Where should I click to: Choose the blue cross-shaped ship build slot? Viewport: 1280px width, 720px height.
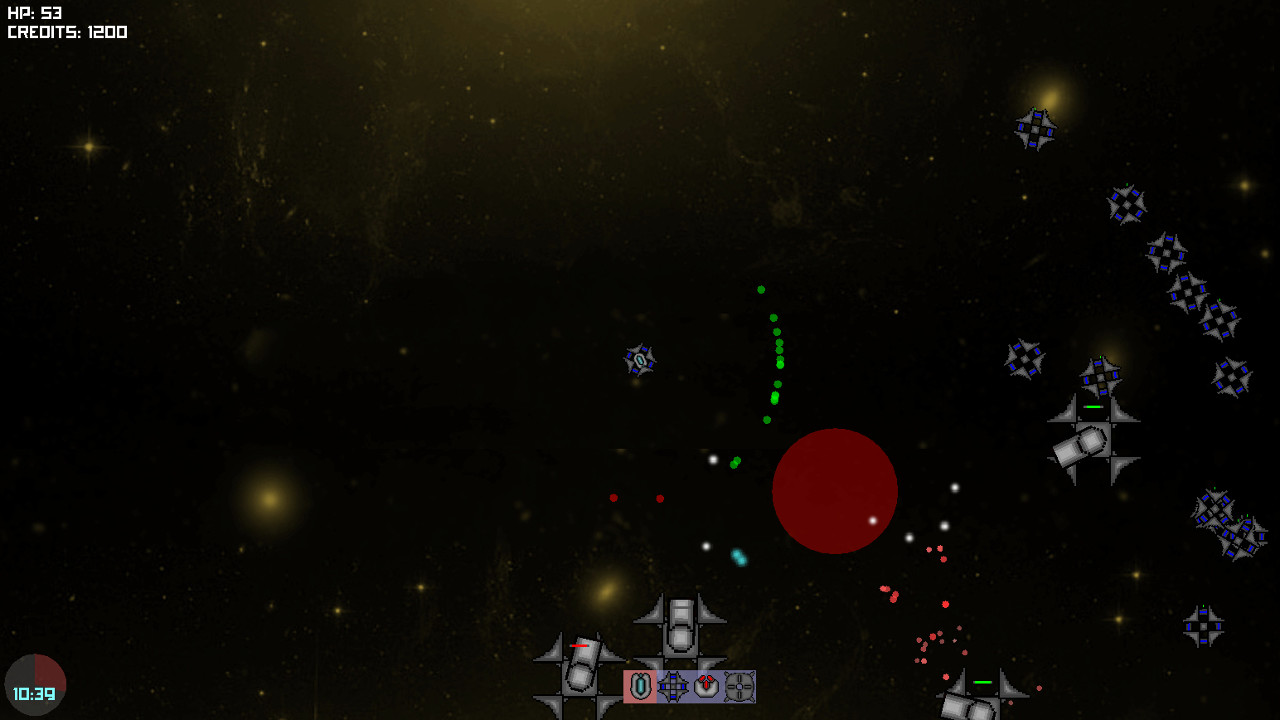[673, 687]
